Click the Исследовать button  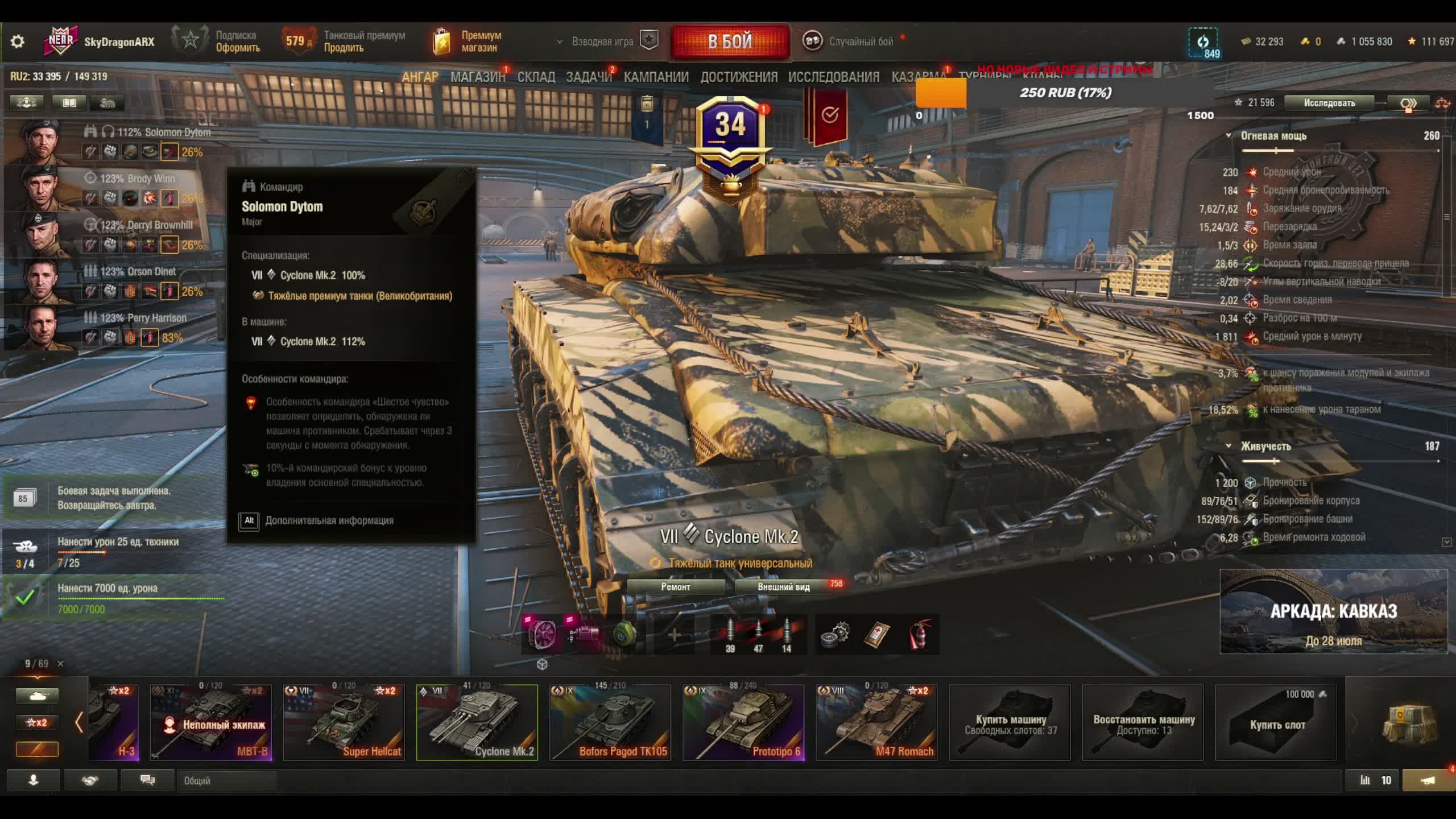[1329, 103]
